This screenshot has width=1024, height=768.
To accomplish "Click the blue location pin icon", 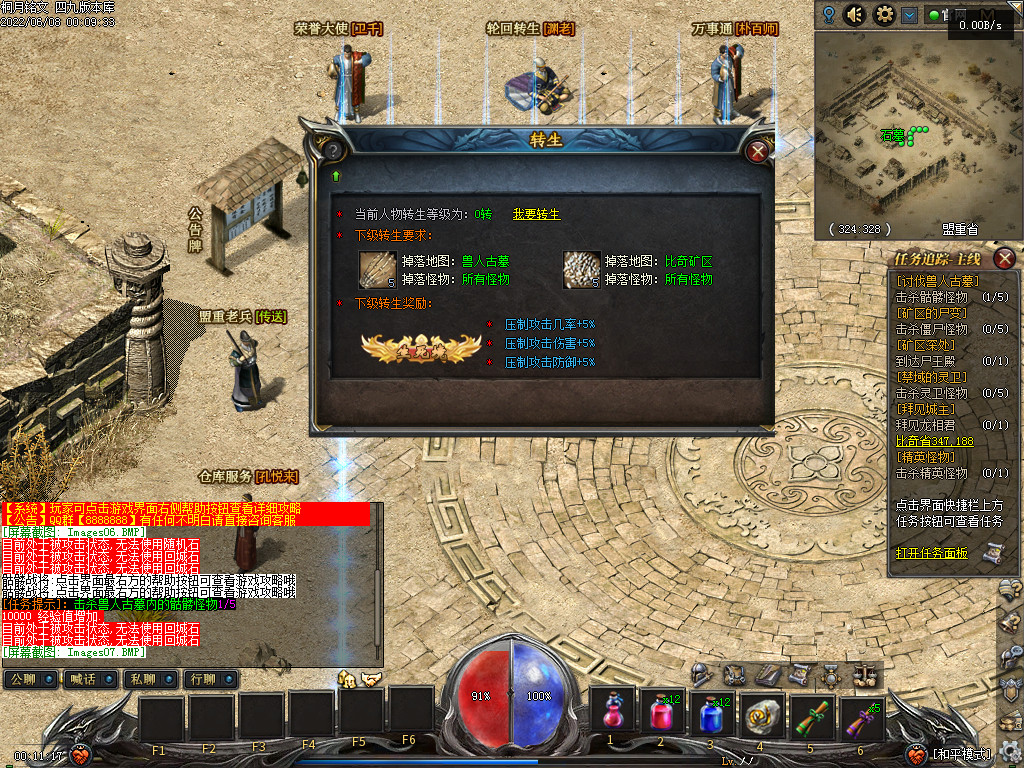I will click(x=829, y=15).
